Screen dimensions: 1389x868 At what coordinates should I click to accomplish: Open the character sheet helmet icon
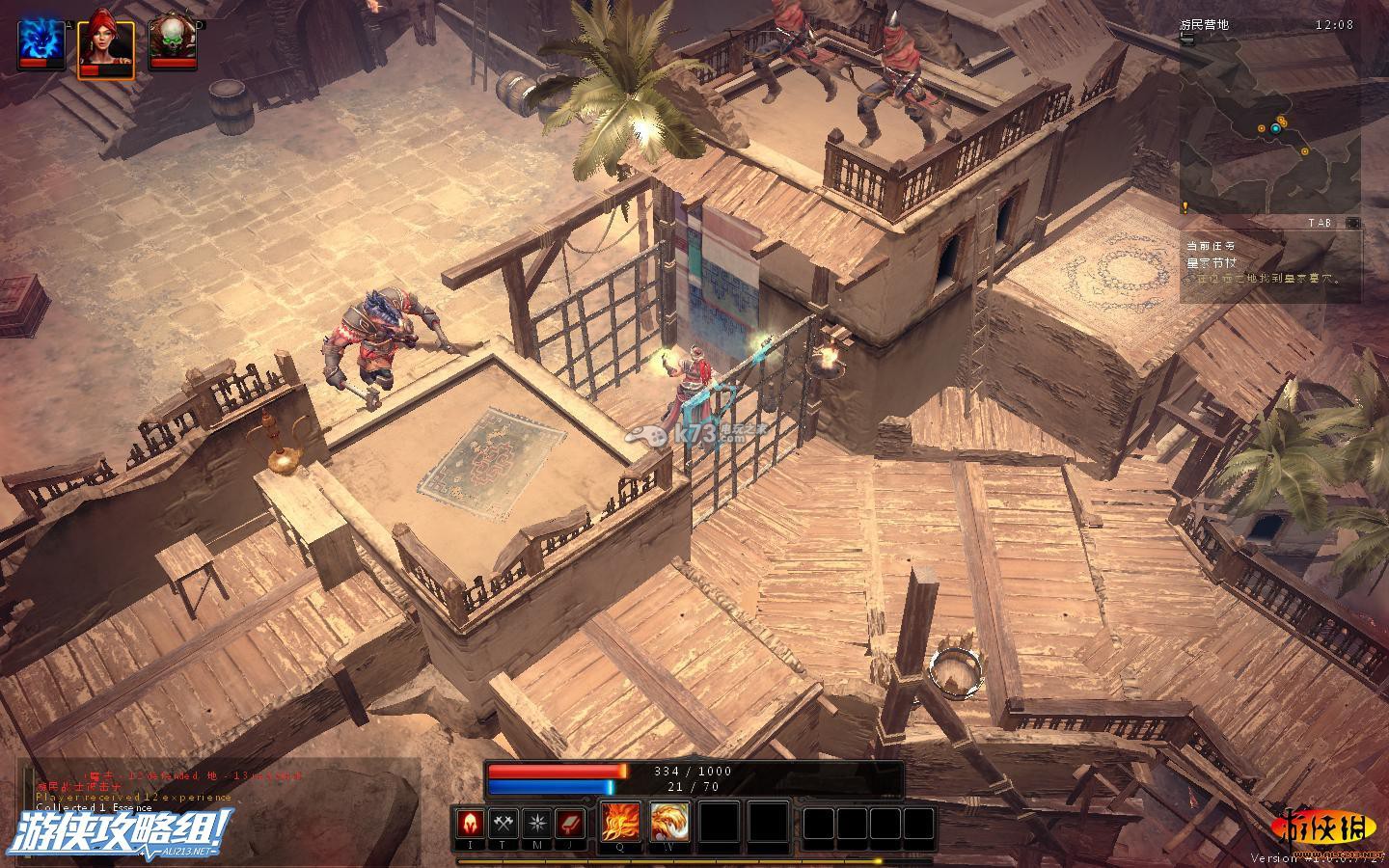(x=471, y=824)
